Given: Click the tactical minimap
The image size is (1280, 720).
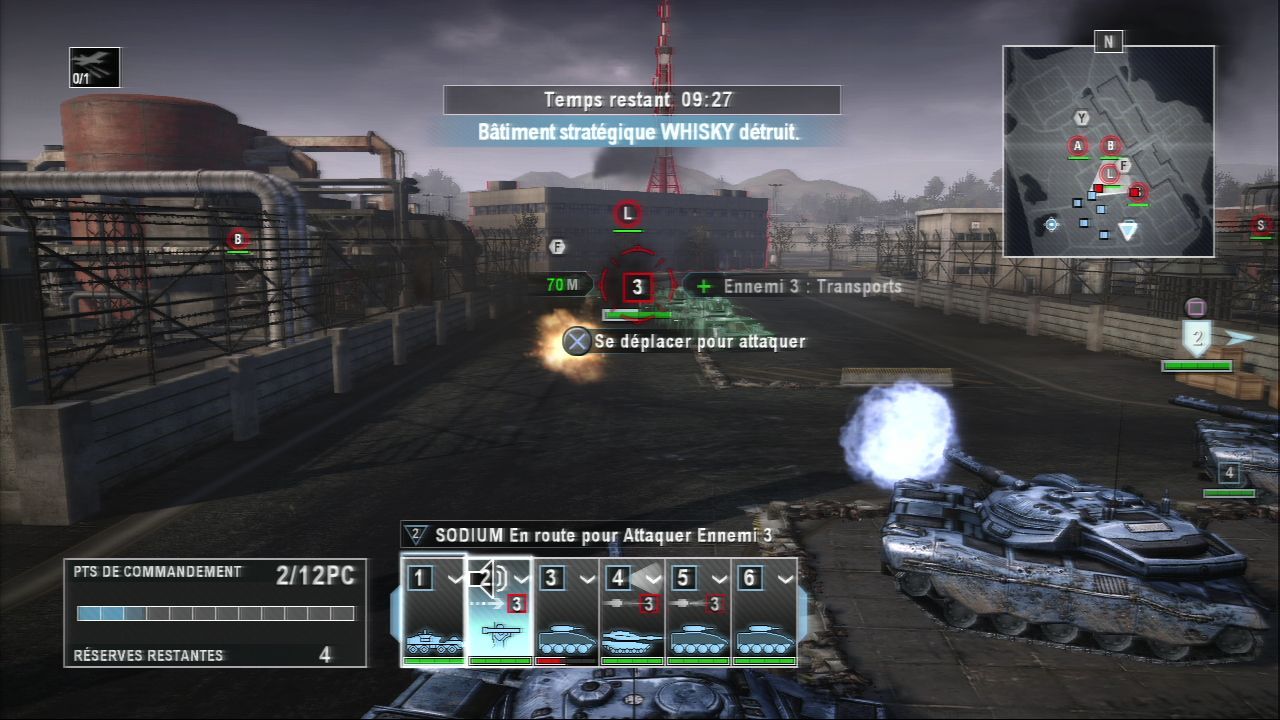Looking at the screenshot, I should (x=1108, y=151).
